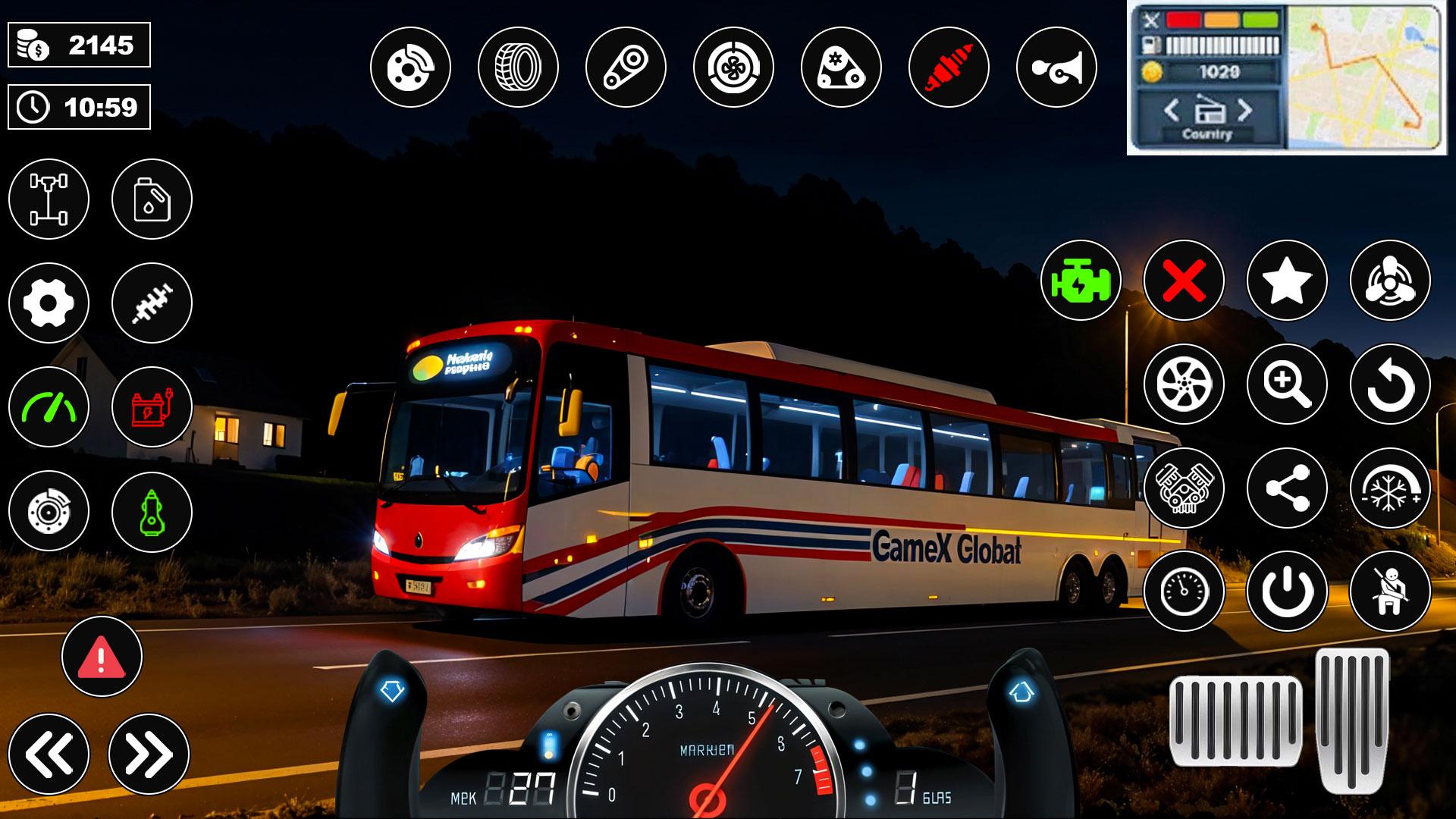The width and height of the screenshot is (1456, 819).
Task: Activate the snowflake air conditioning control
Action: click(x=1389, y=488)
